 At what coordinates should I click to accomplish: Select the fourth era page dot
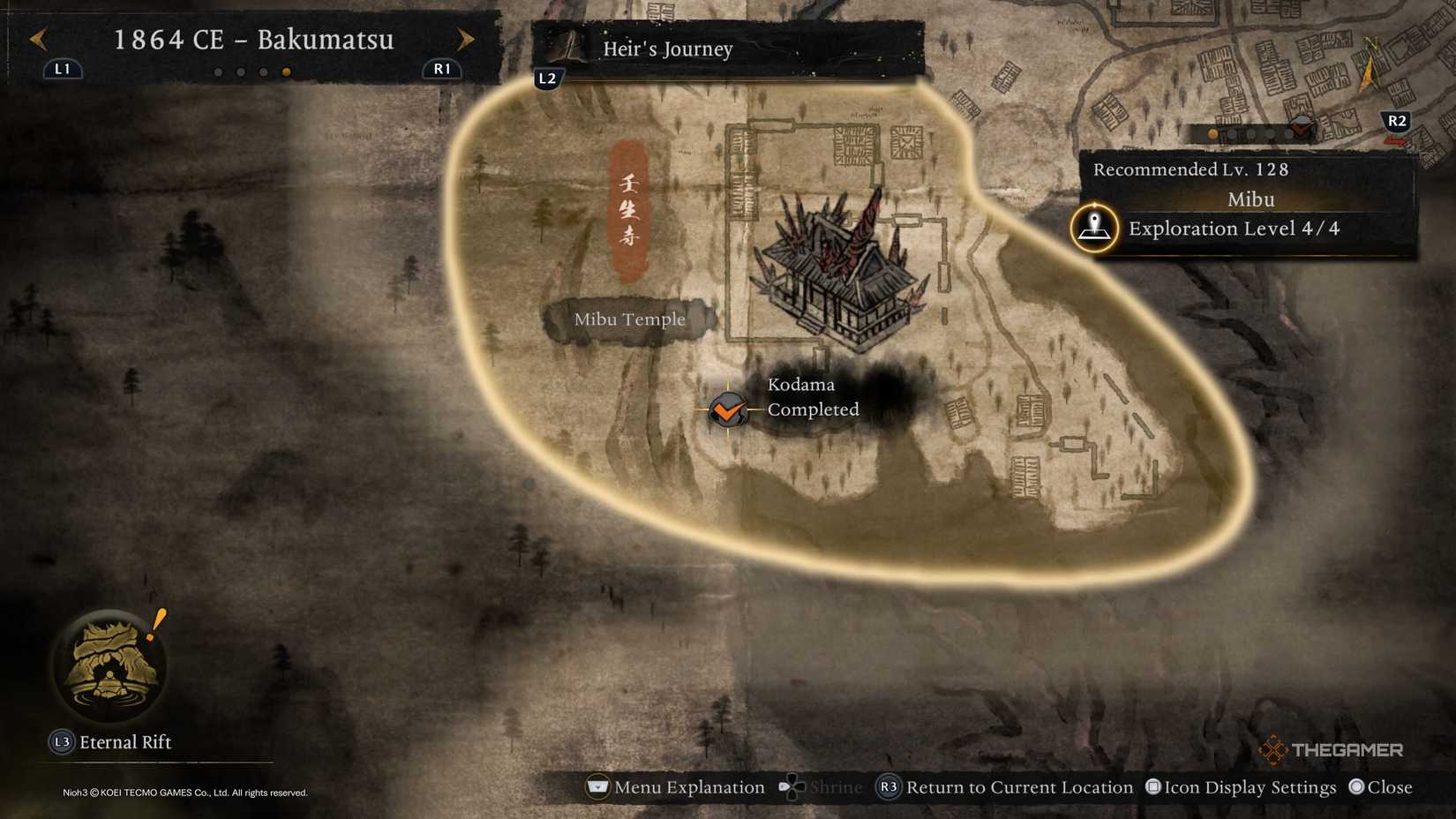(x=284, y=71)
